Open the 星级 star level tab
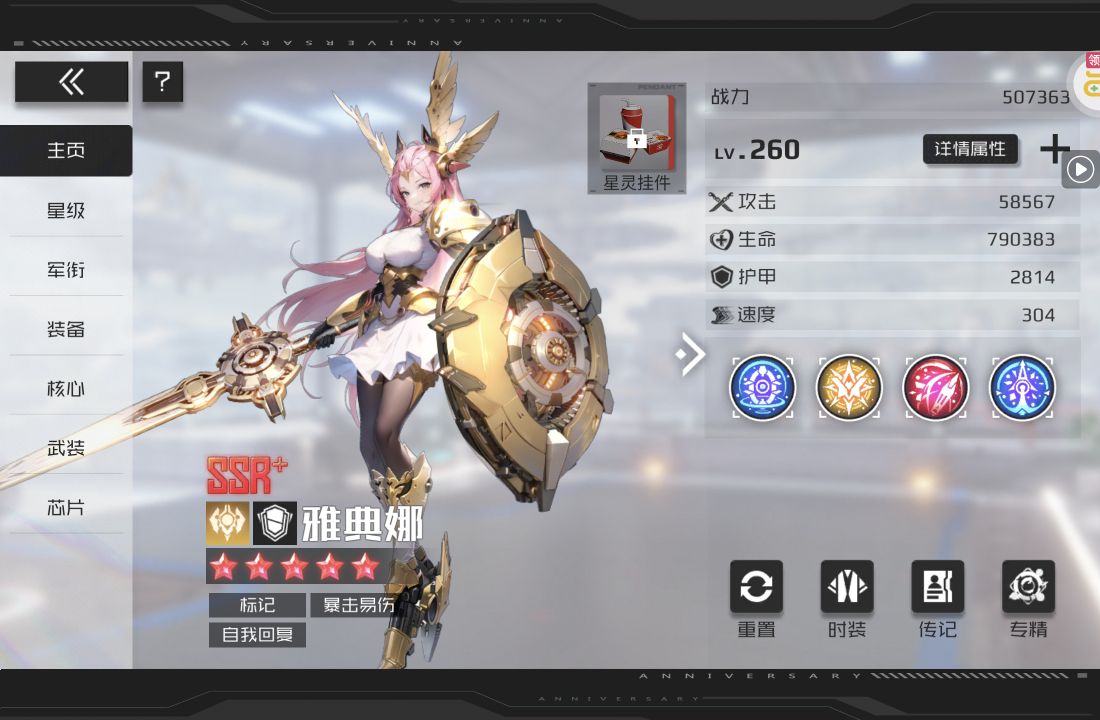The width and height of the screenshot is (1100, 720). point(66,210)
